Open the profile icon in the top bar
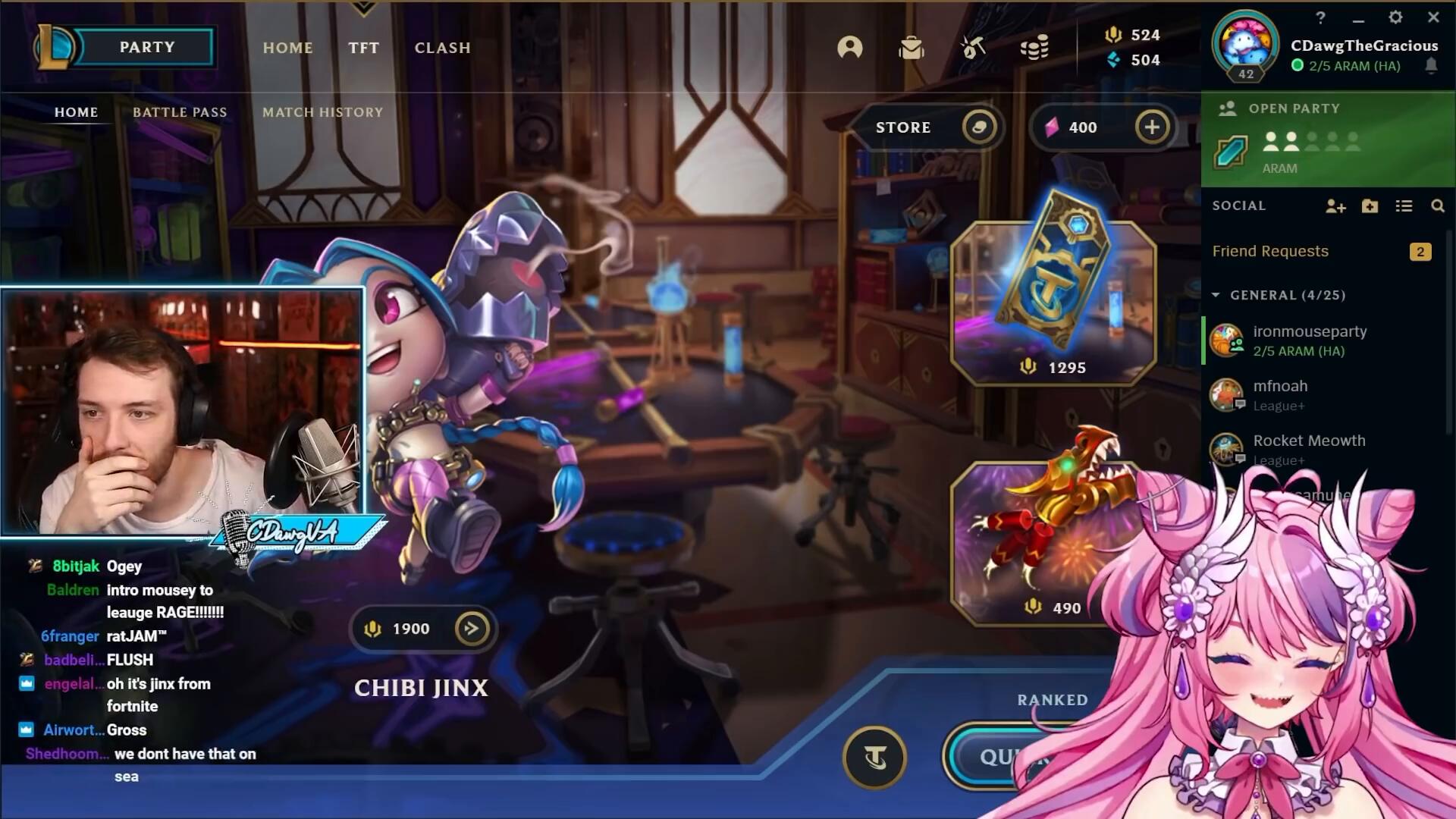 click(849, 48)
